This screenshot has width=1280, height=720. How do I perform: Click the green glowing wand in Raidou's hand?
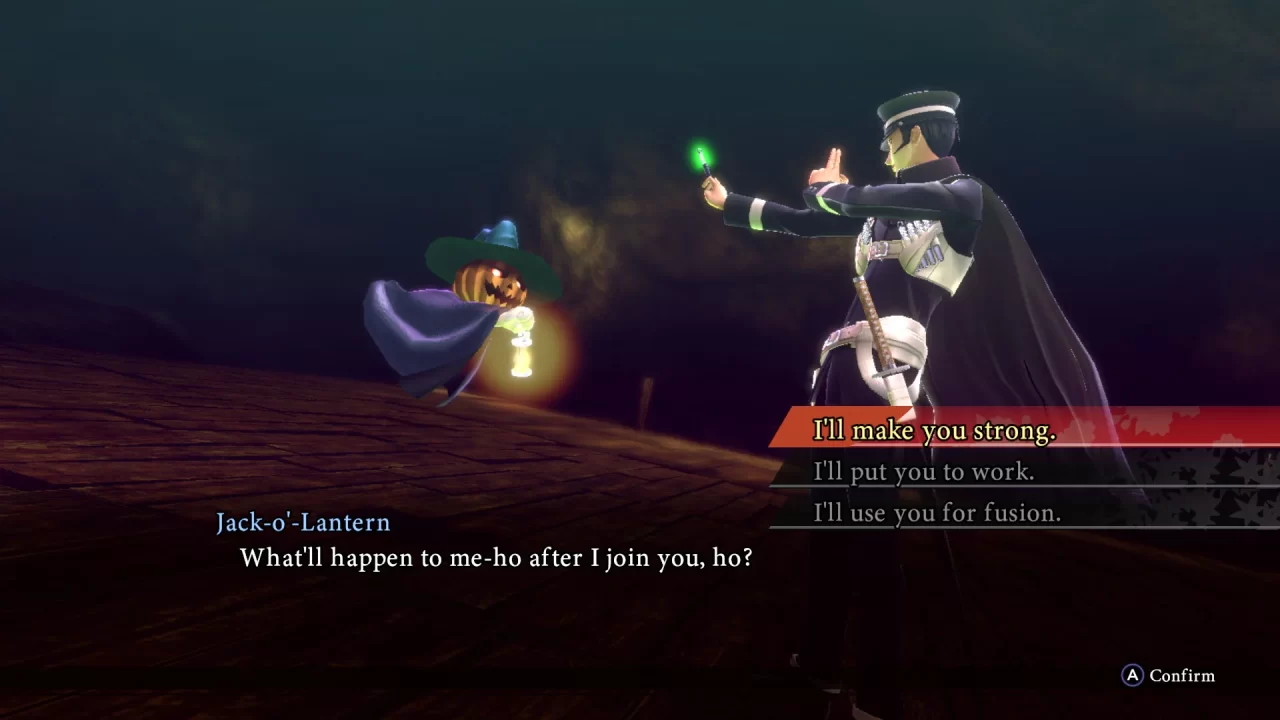click(x=706, y=163)
